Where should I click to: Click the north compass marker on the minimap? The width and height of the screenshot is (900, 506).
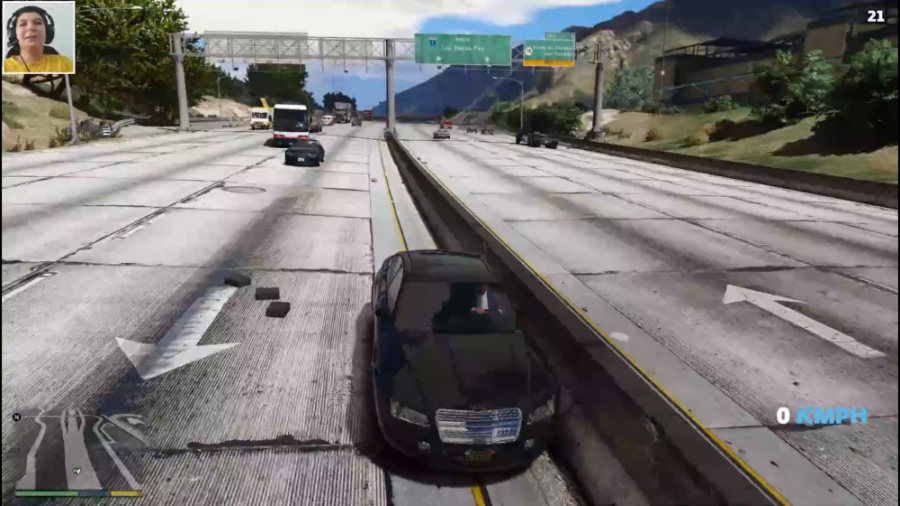click(x=17, y=417)
